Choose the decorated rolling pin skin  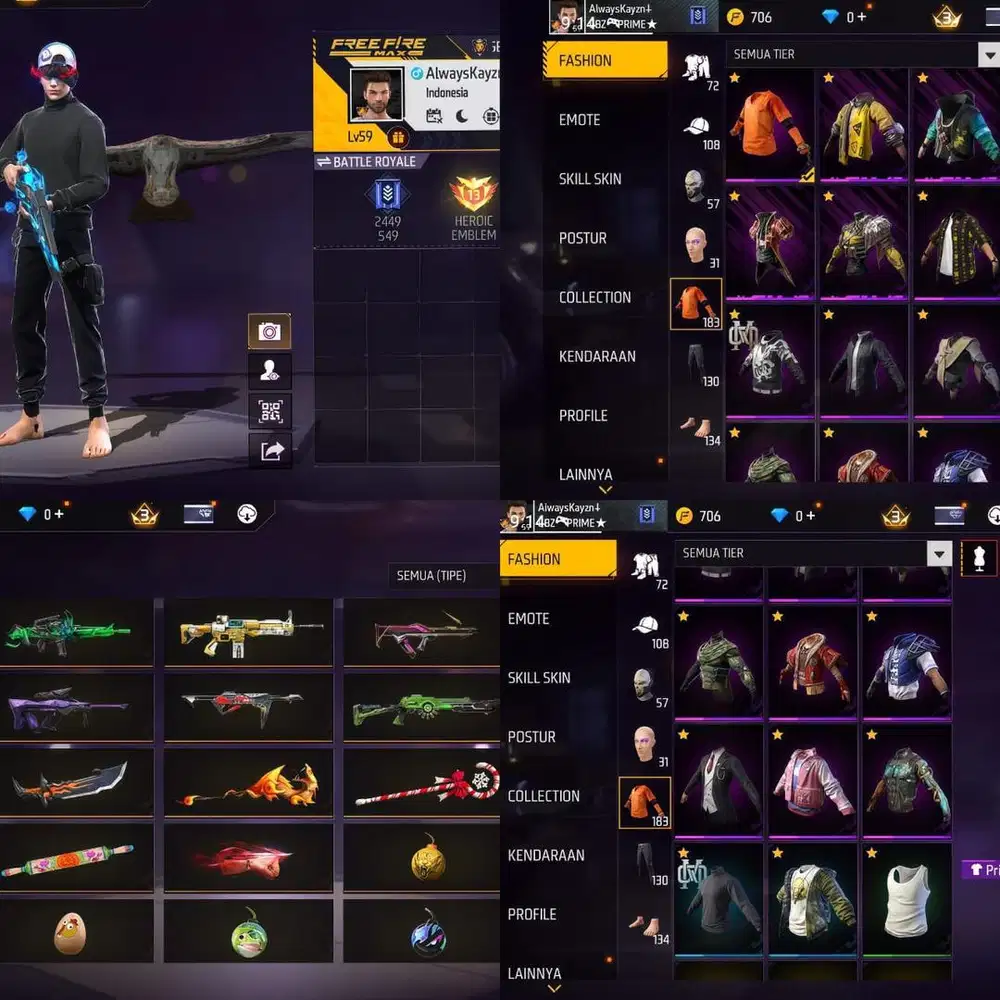[x=67, y=857]
